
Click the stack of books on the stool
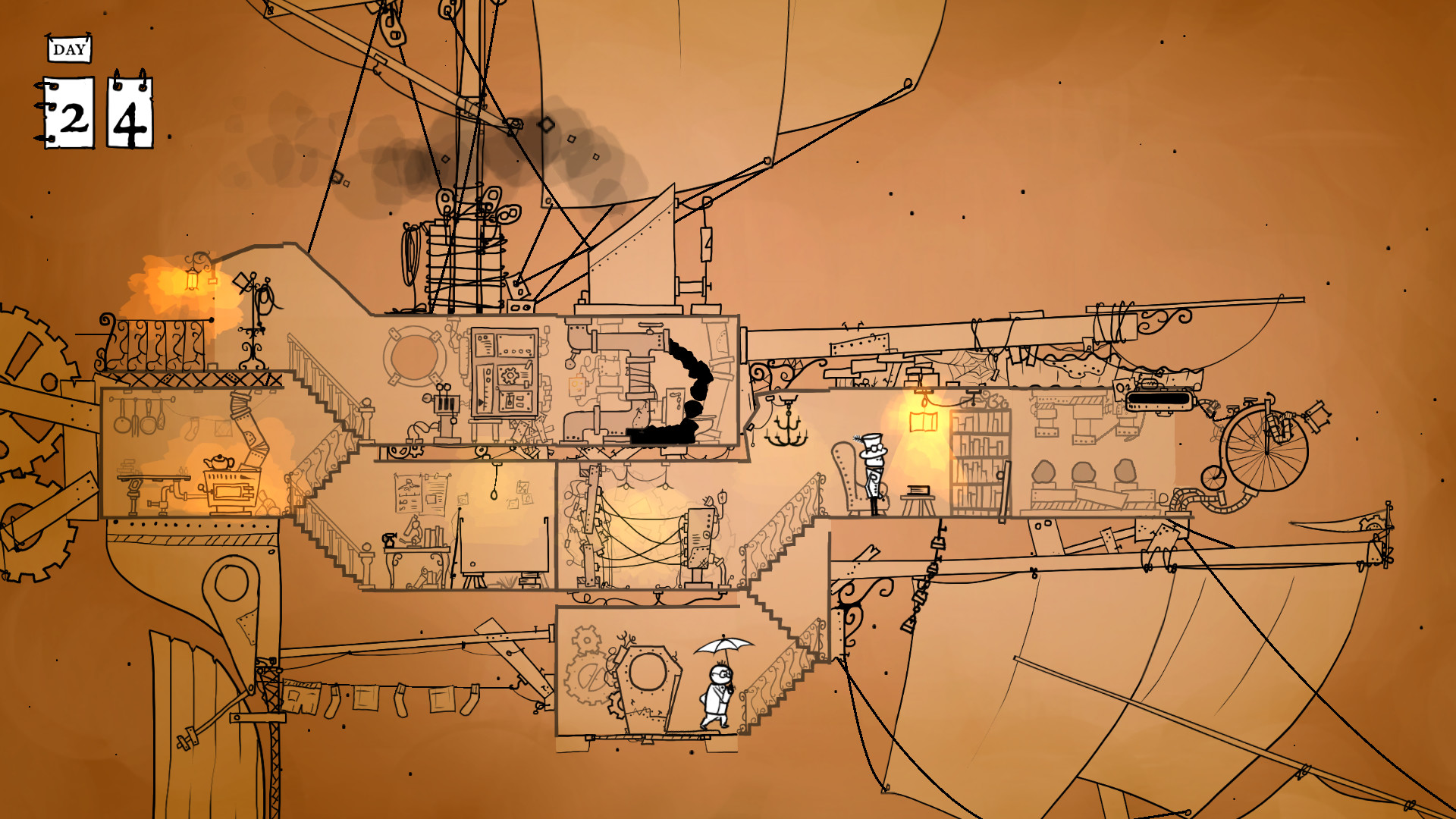click(x=918, y=490)
